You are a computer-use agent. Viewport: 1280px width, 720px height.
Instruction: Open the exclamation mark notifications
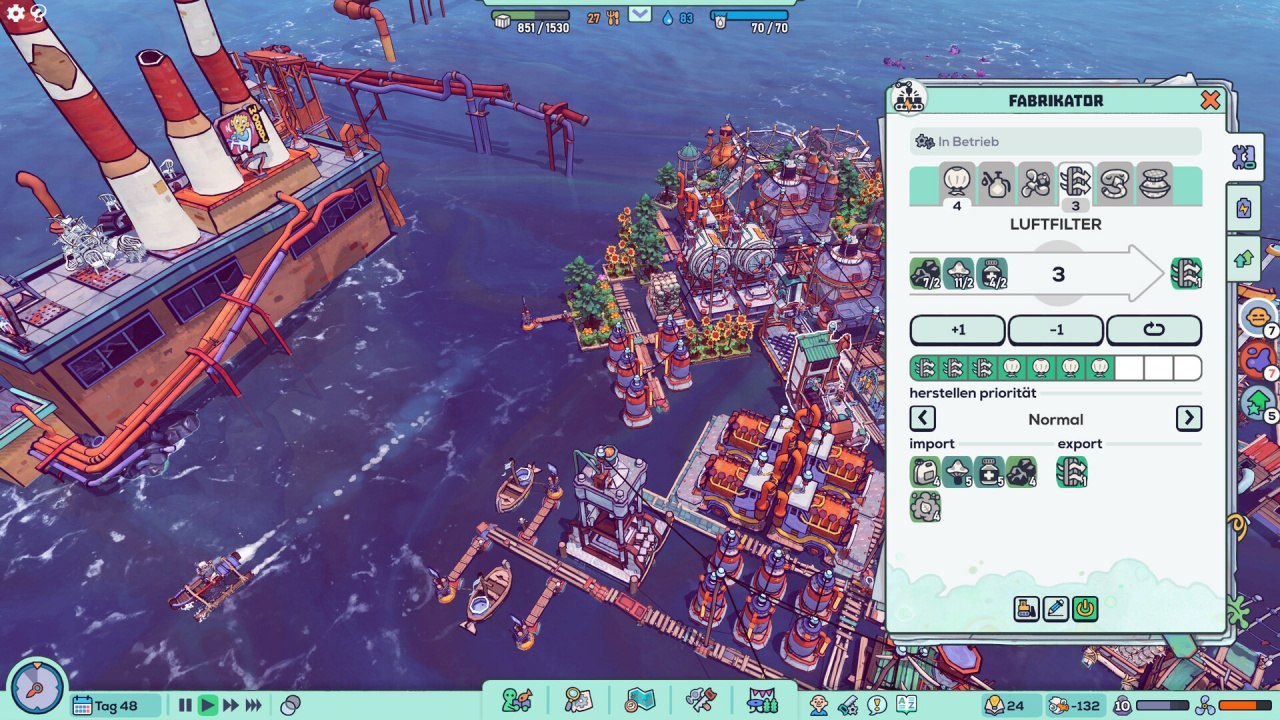click(x=878, y=705)
